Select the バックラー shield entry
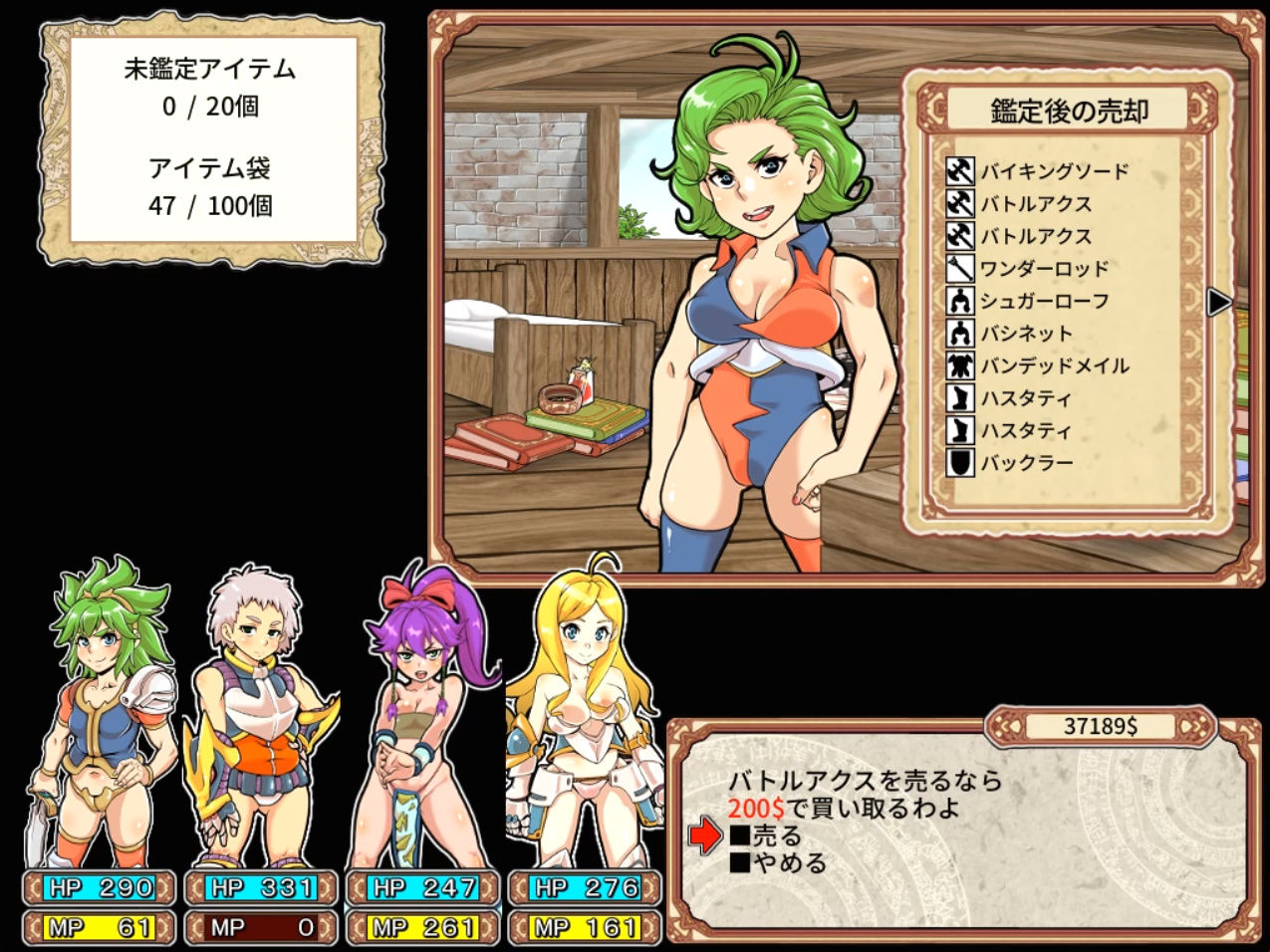1270x952 pixels. [1026, 463]
